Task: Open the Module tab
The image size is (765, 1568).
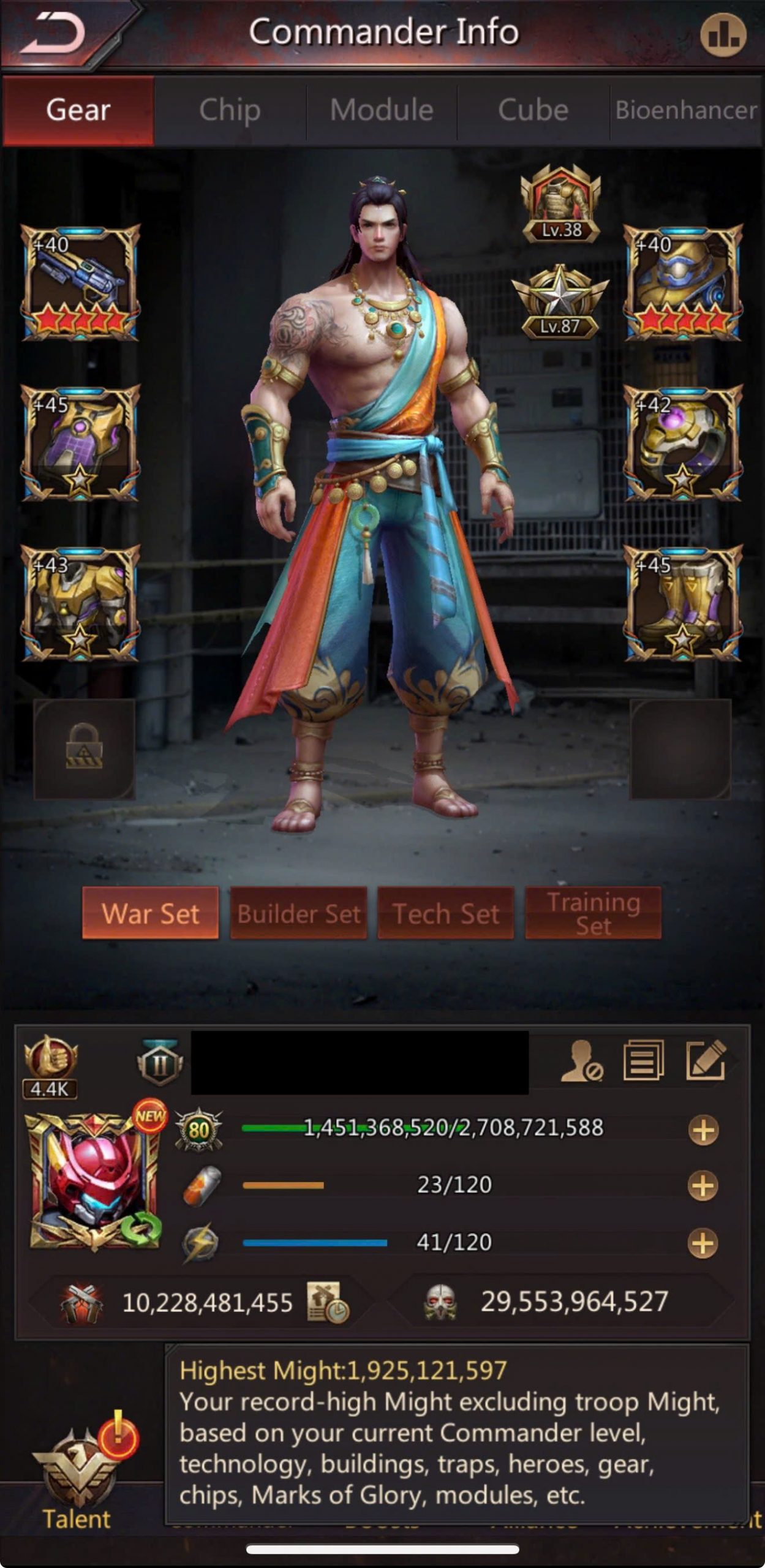Action: (x=382, y=110)
